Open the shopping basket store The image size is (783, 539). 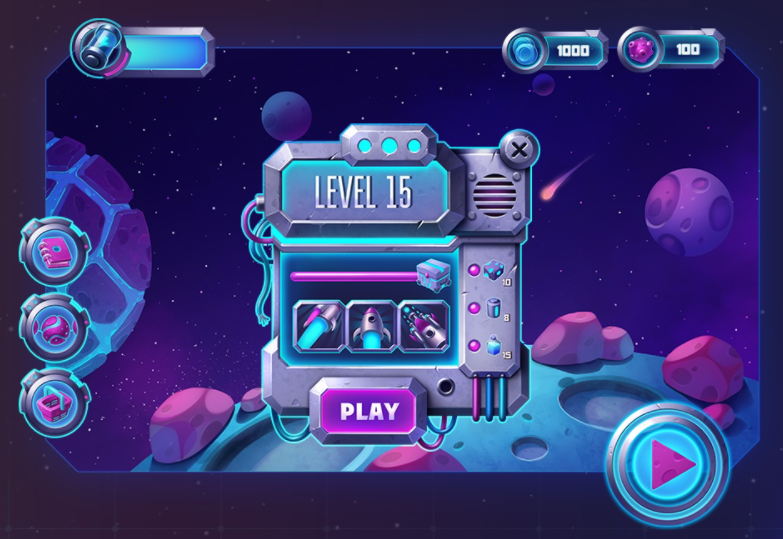(x=52, y=401)
